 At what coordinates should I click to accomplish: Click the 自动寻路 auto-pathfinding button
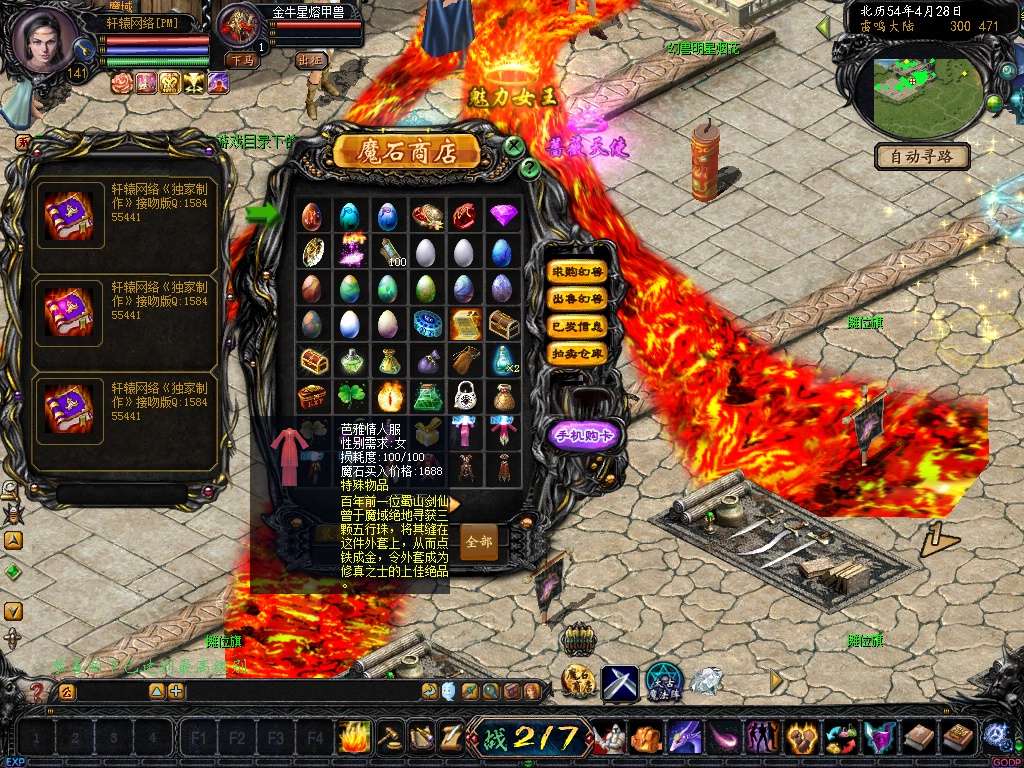point(922,156)
